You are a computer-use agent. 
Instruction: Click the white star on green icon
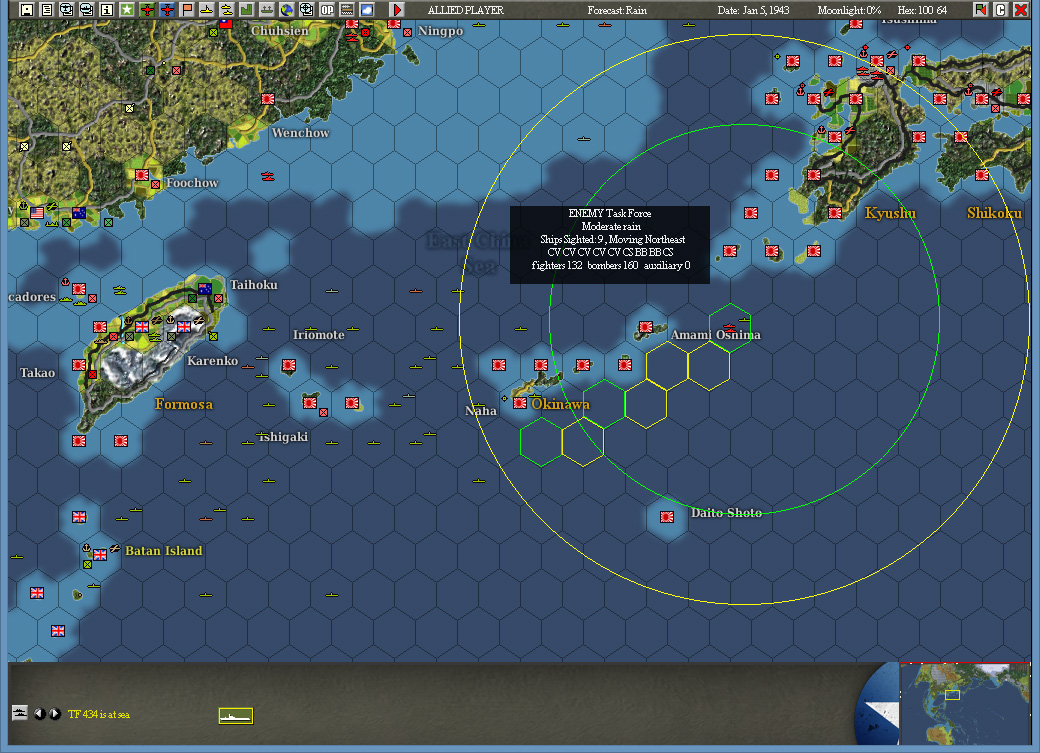point(126,10)
